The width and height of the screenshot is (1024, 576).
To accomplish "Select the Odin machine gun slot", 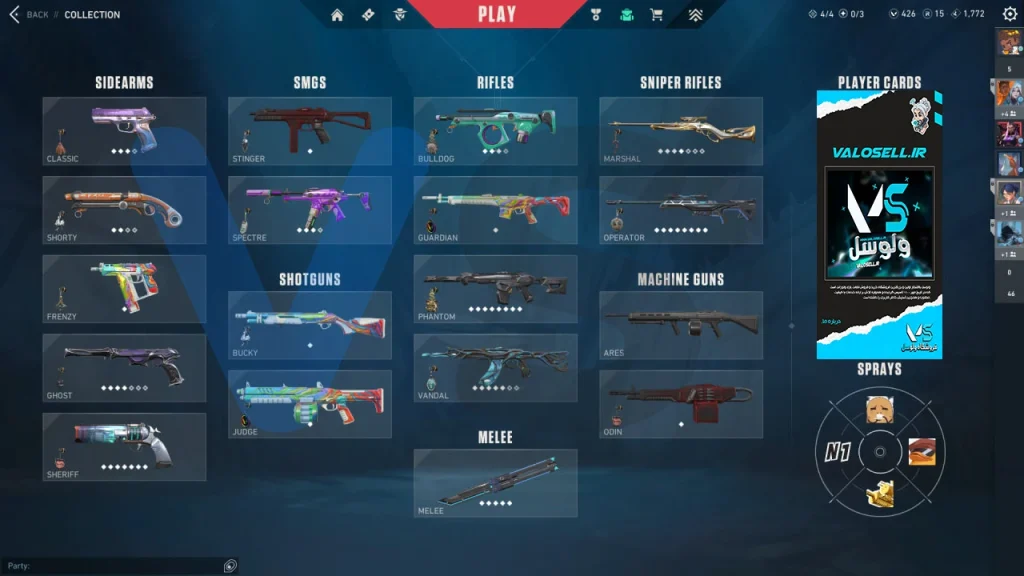I will pyautogui.click(x=681, y=404).
